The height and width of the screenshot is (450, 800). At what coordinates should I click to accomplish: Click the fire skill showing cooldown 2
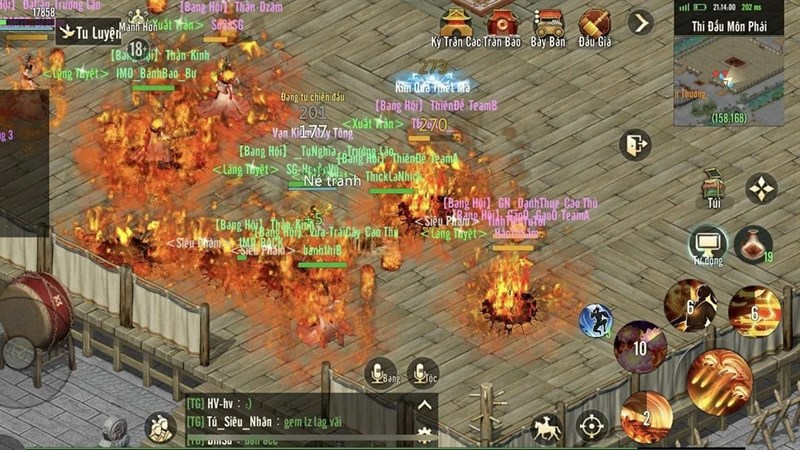[x=646, y=417]
